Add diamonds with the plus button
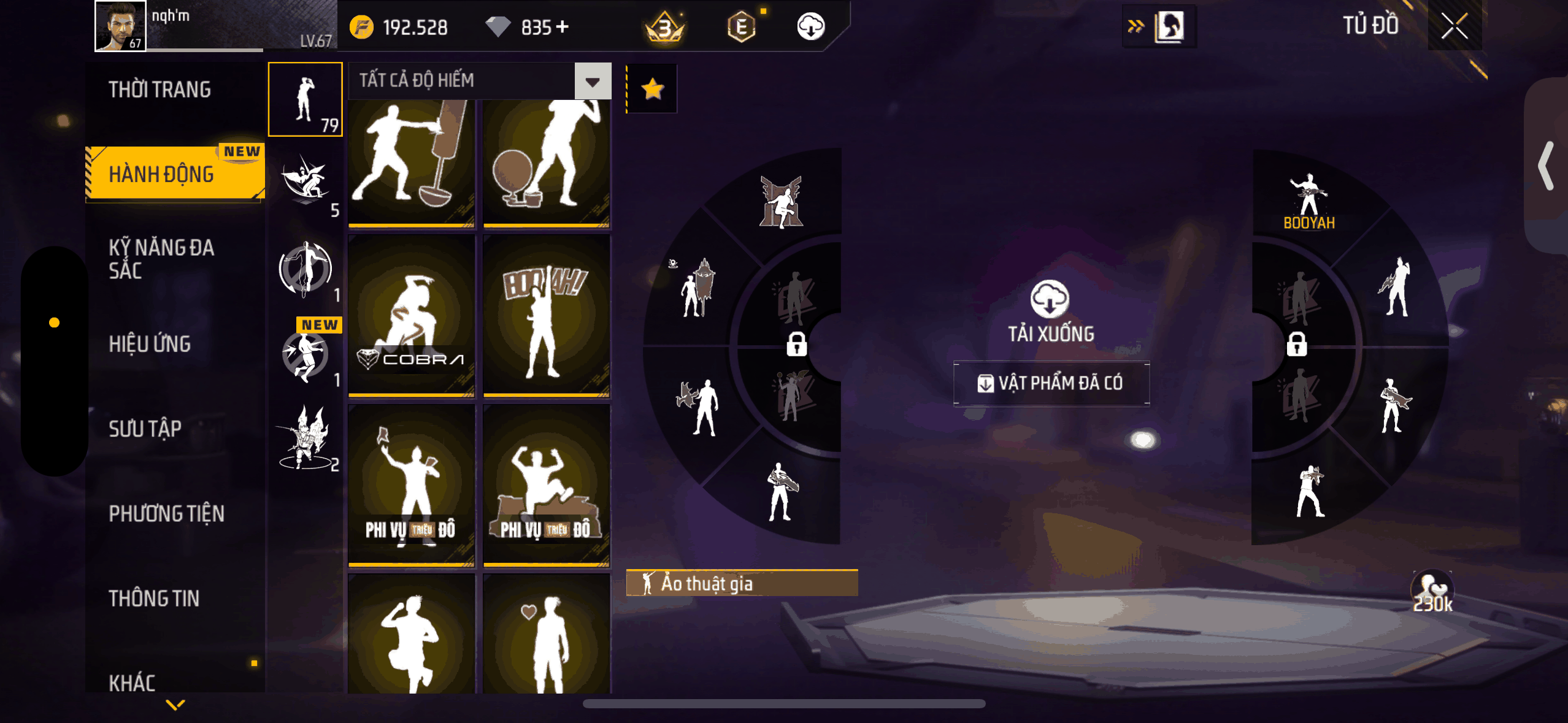Image resolution: width=1568 pixels, height=723 pixels. [562, 27]
